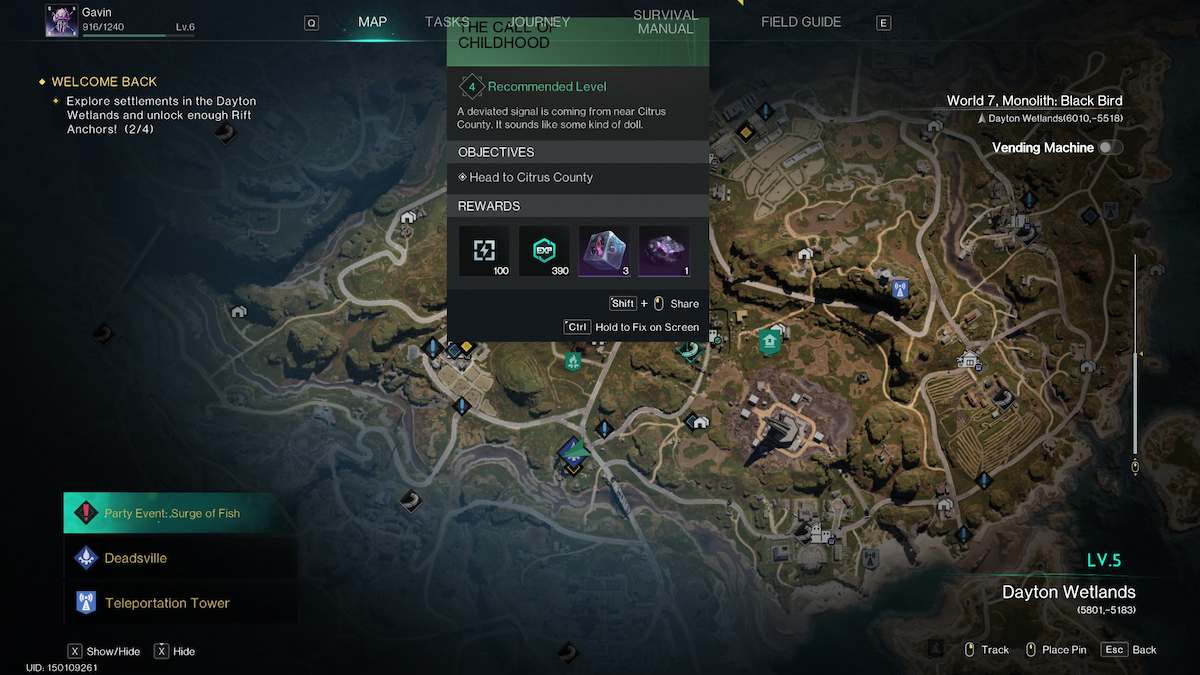Click the EXP reward icon
This screenshot has height=675, width=1200.
(x=544, y=251)
